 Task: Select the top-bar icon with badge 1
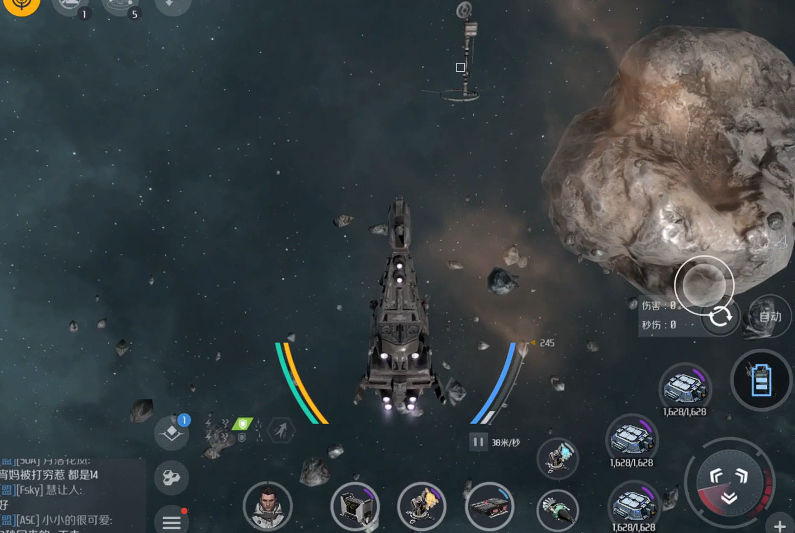[x=70, y=6]
